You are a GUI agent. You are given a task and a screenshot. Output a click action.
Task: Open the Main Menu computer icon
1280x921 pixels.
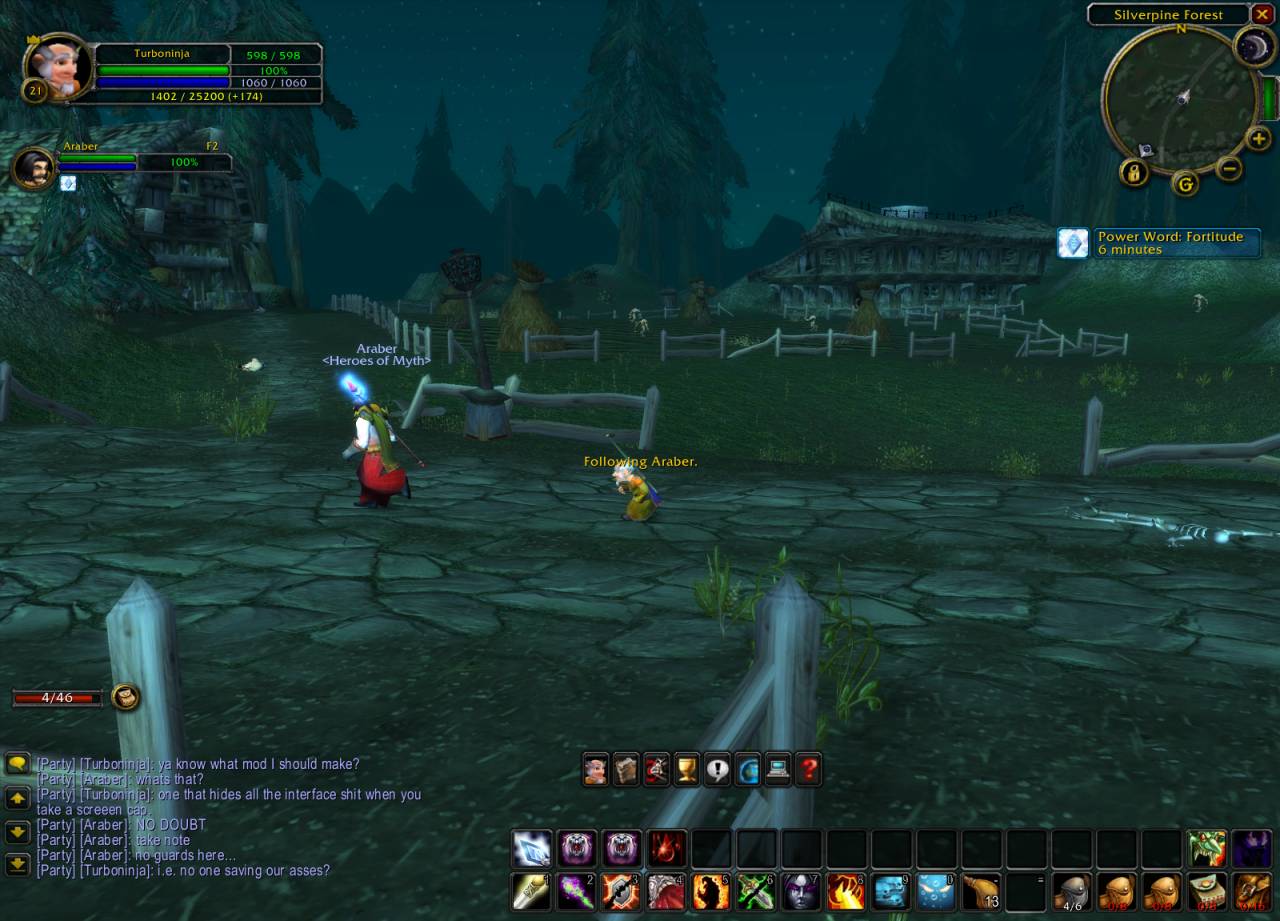pos(778,769)
